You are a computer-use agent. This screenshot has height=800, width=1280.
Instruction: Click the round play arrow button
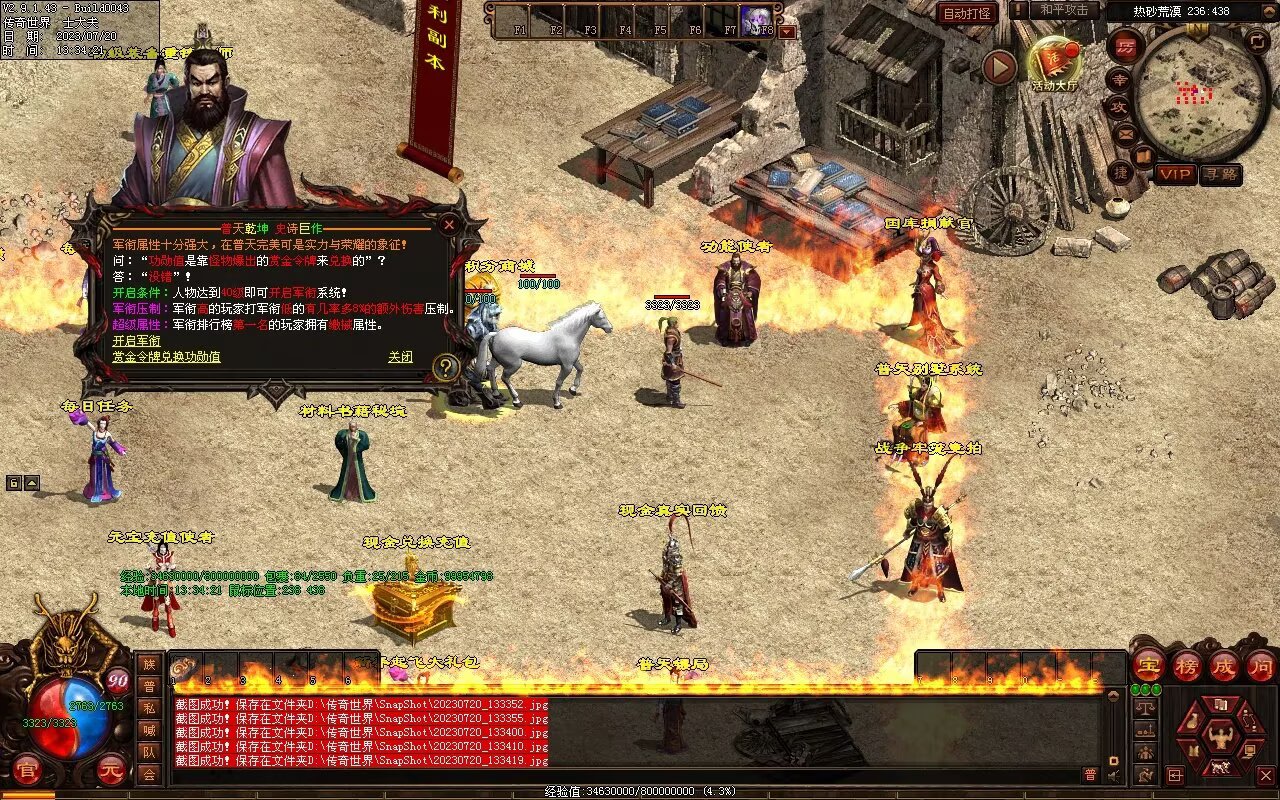(x=999, y=67)
